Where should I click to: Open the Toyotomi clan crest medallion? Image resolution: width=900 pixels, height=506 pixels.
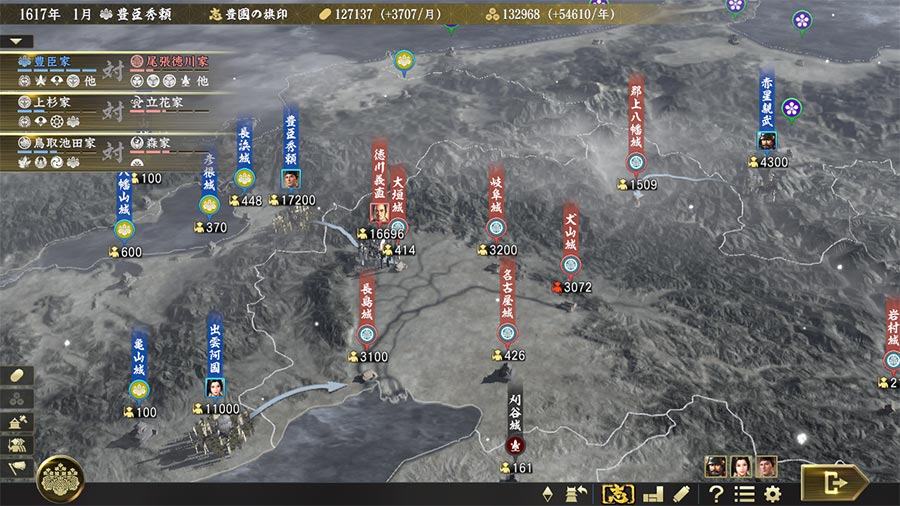click(61, 479)
